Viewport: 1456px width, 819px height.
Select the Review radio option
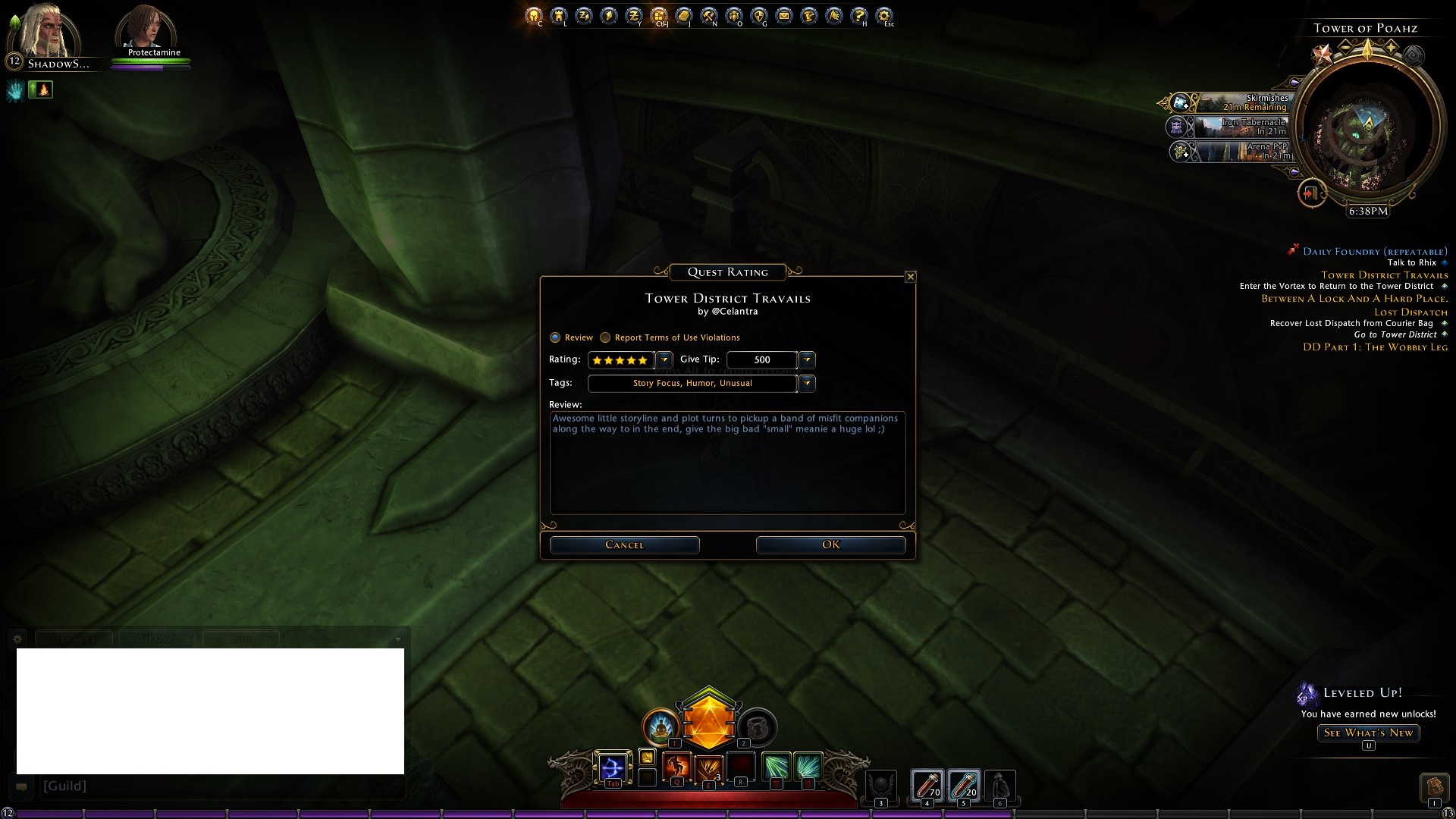pos(555,337)
